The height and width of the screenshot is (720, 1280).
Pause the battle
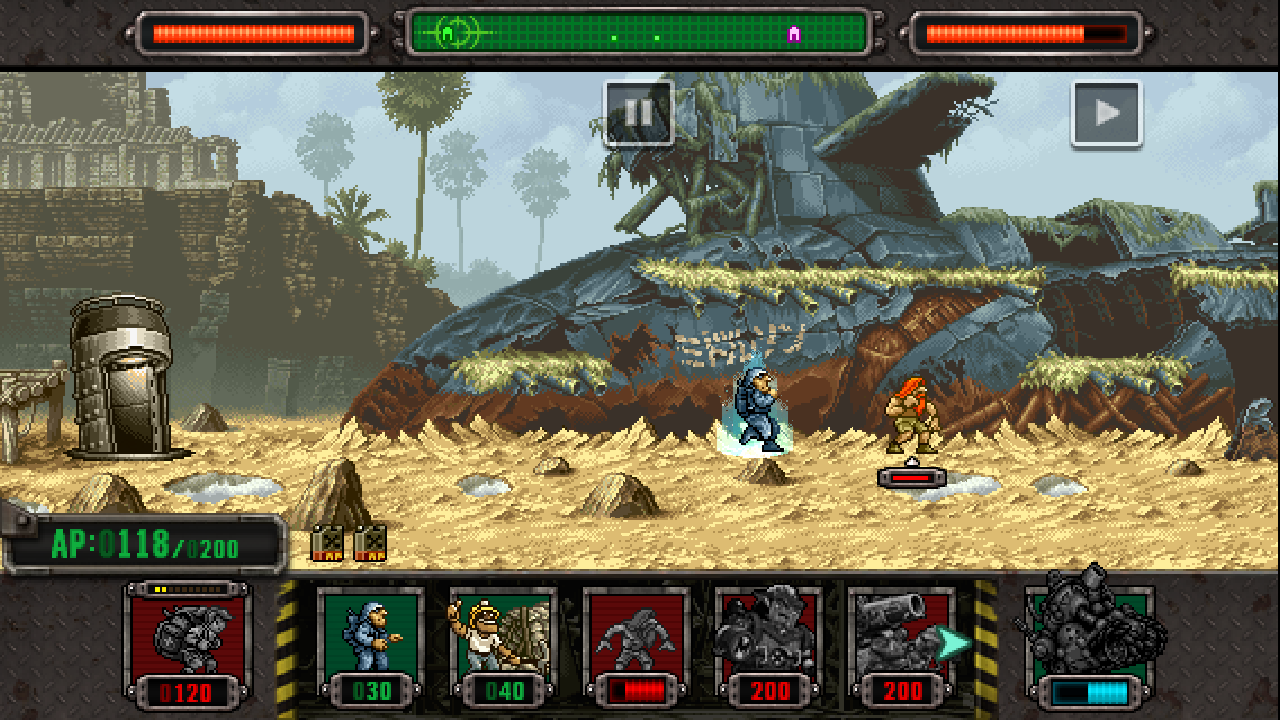point(638,113)
